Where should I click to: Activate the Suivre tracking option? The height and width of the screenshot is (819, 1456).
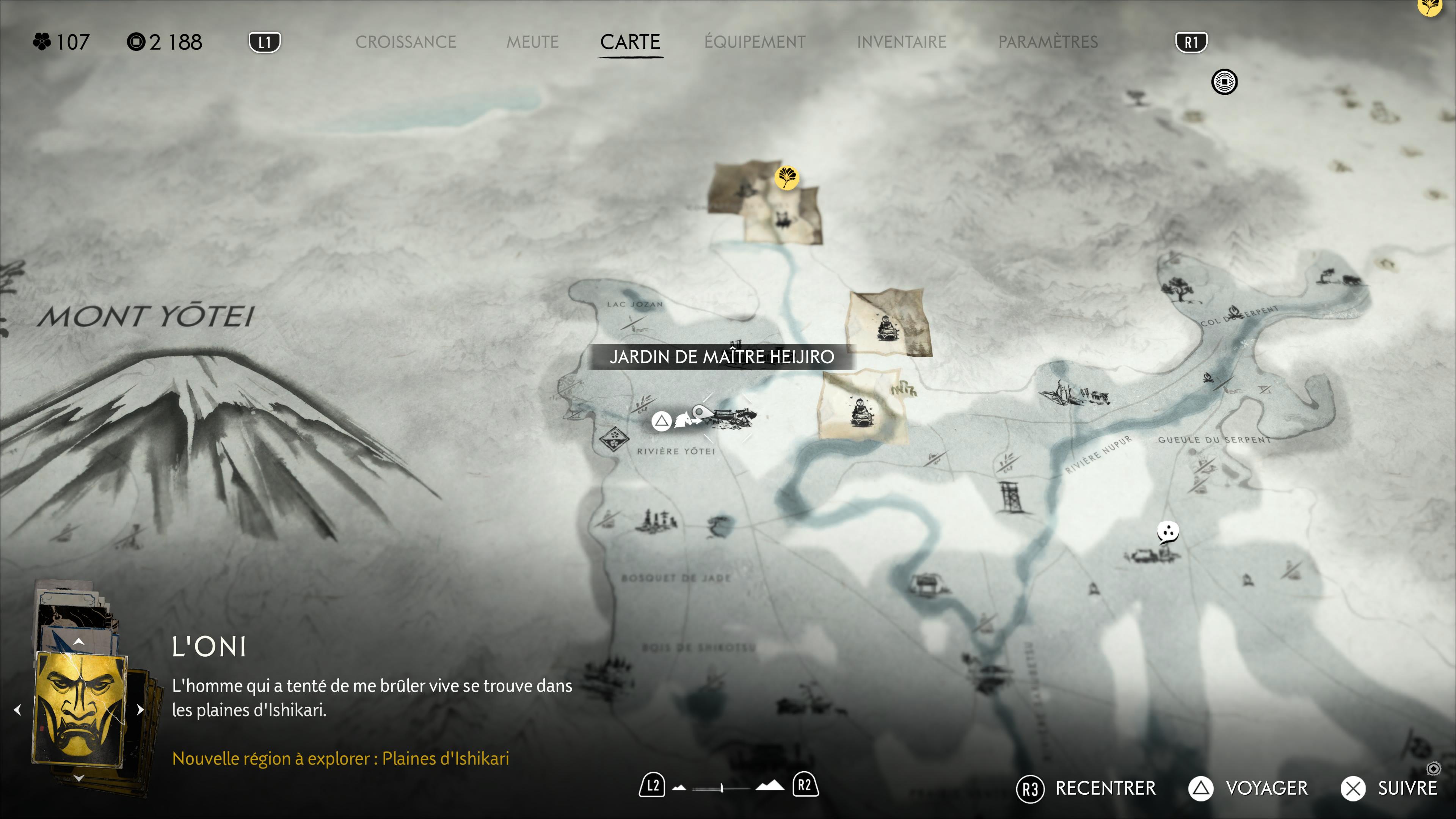point(1407,788)
